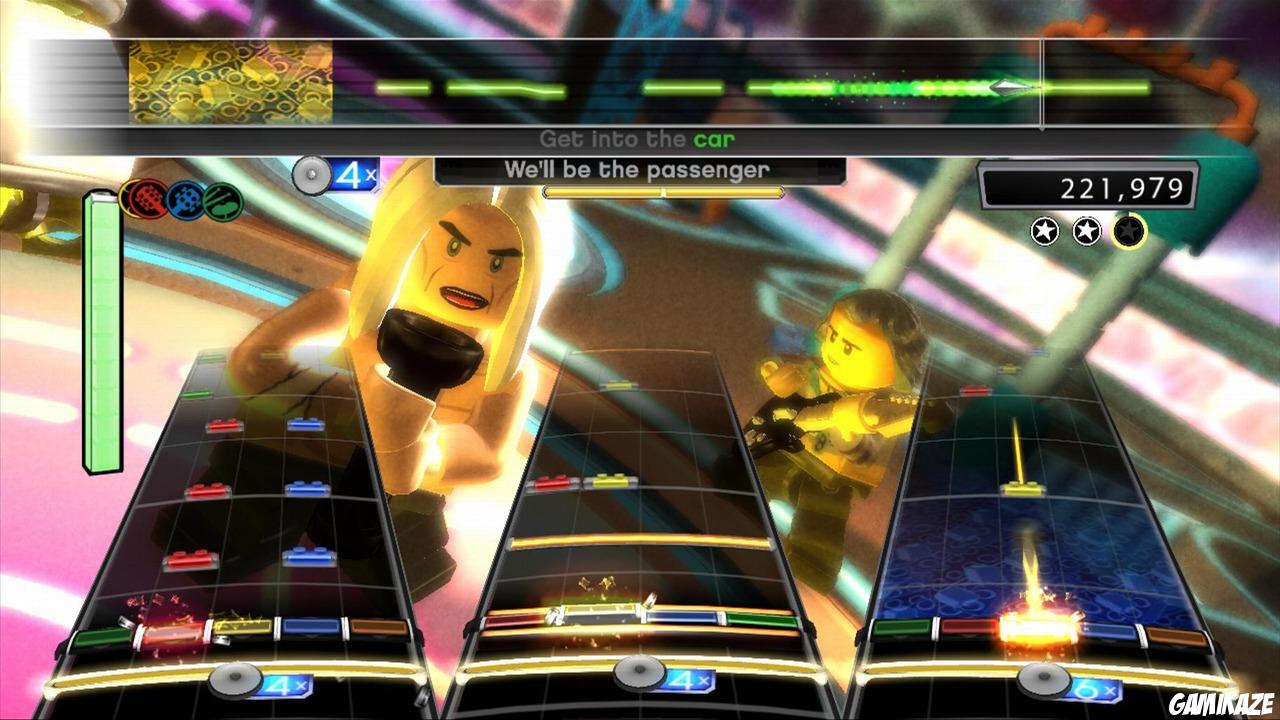Select the vocals phrase bar
Viewport: 1280px width, 720px height.
click(x=663, y=189)
